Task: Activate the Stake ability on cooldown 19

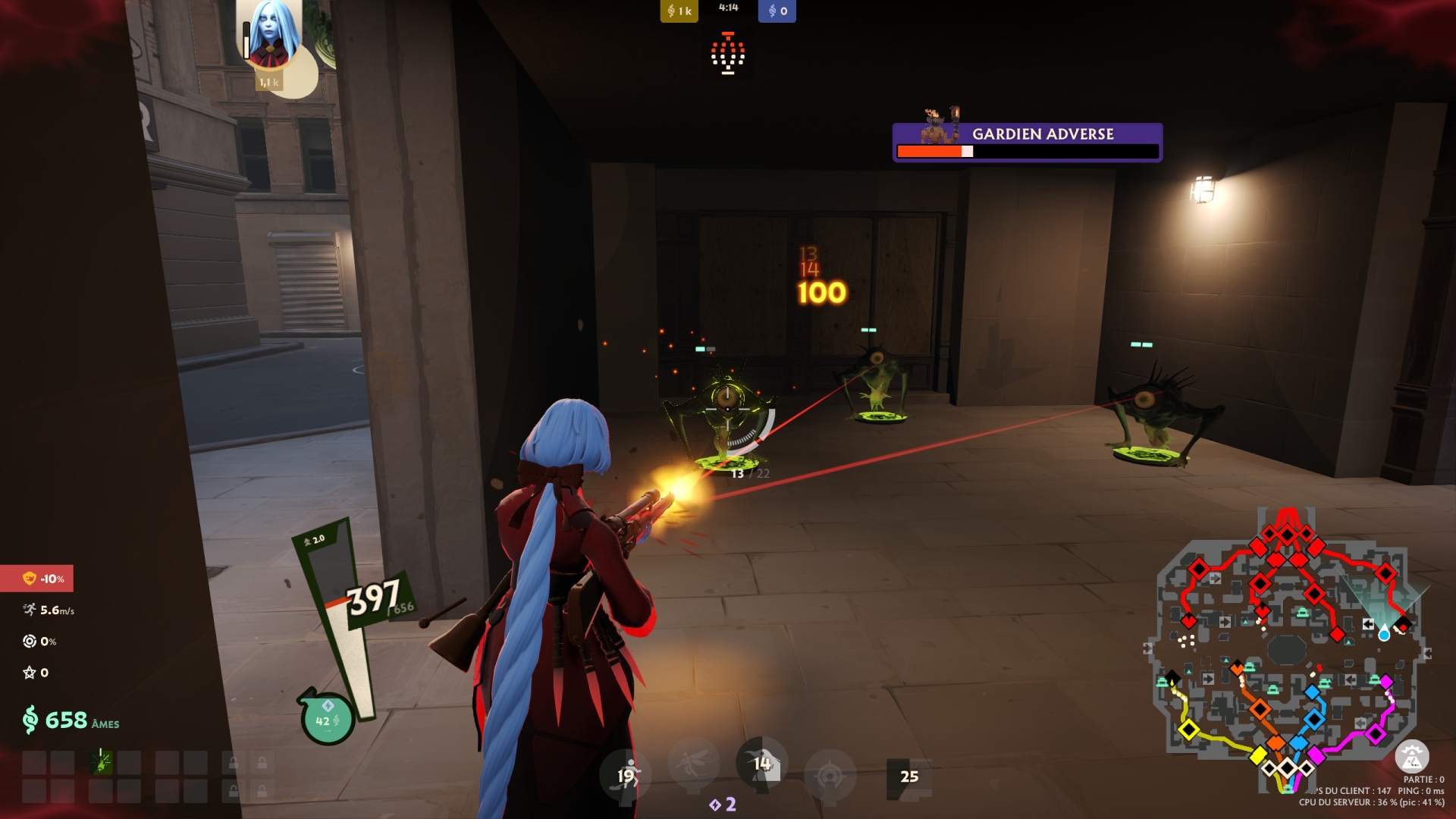Action: 626,775
